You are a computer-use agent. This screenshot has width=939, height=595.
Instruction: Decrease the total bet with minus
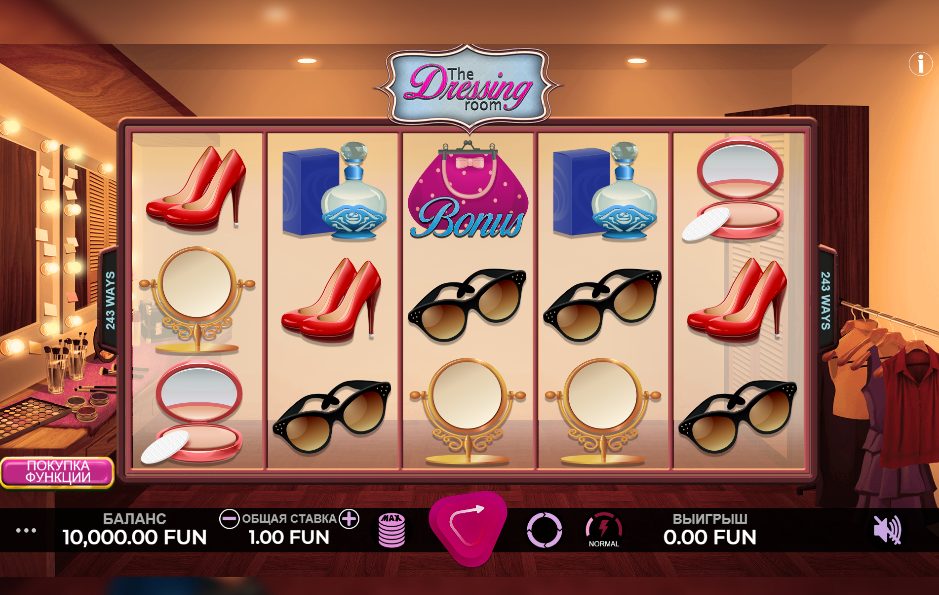[x=229, y=518]
